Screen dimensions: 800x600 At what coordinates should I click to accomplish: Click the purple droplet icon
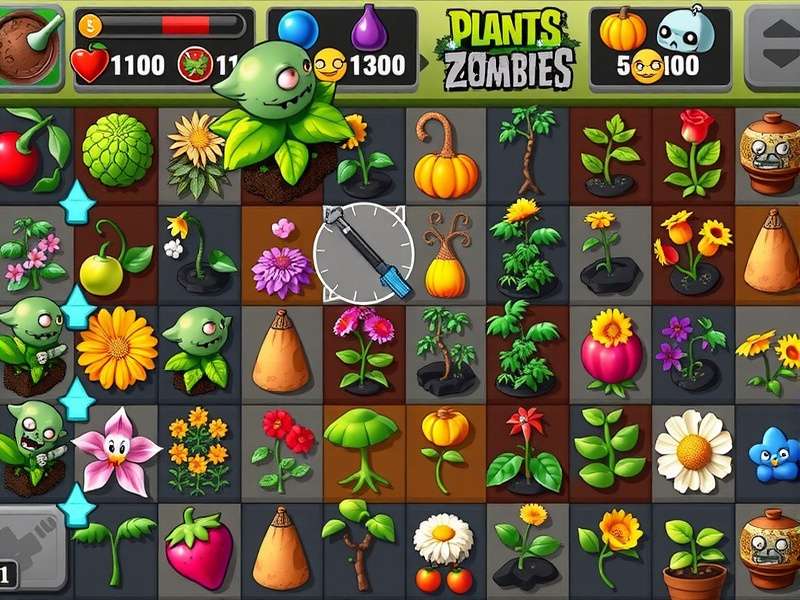click(369, 28)
